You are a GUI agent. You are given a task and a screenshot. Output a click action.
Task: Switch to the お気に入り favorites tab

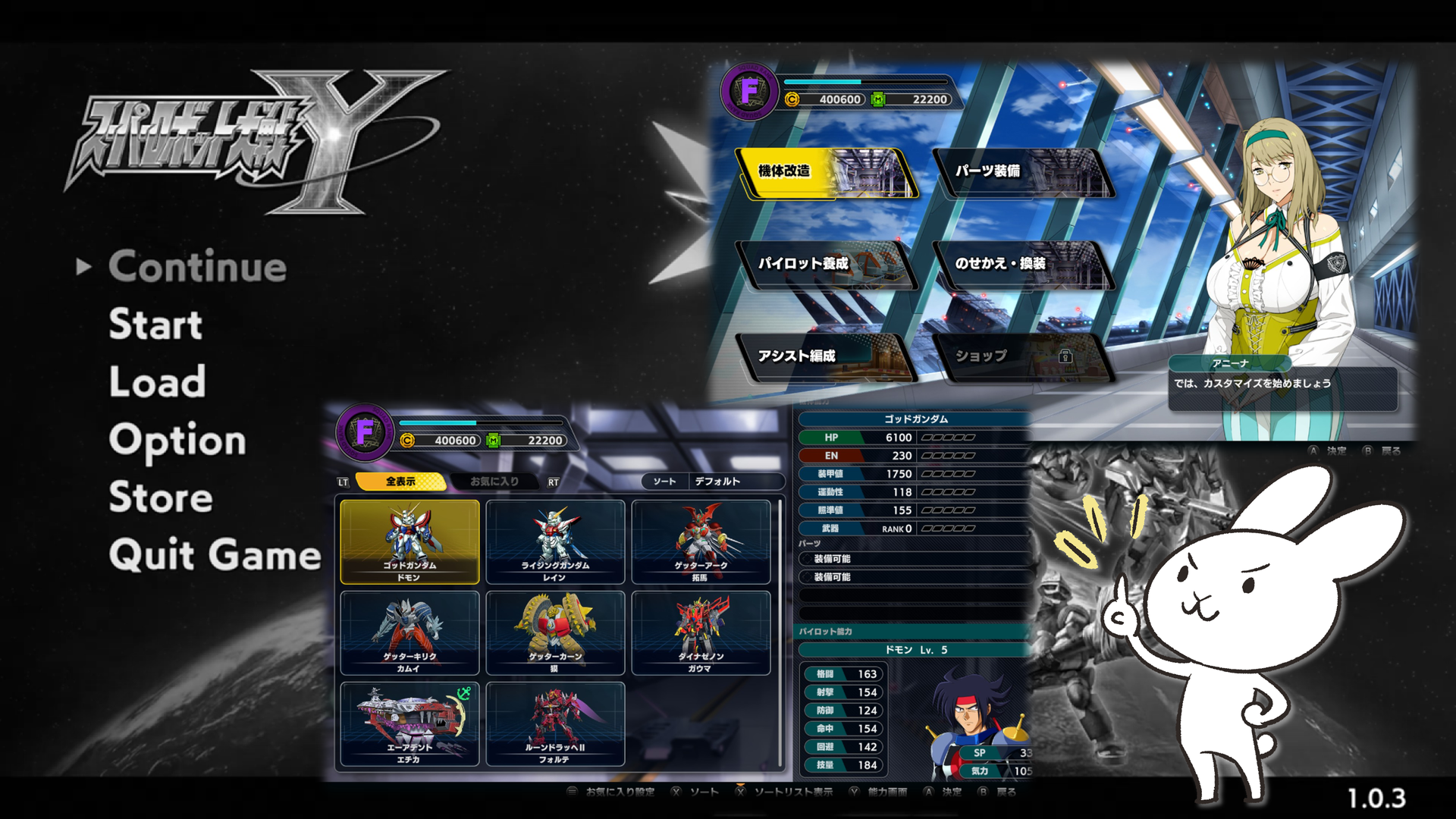tap(494, 482)
